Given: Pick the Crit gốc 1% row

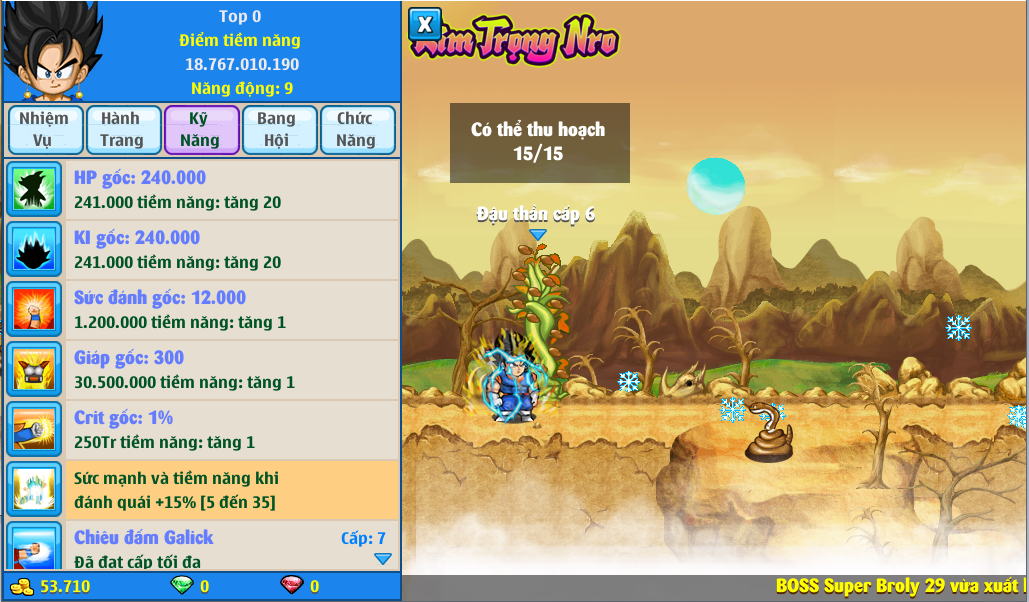Looking at the screenshot, I should [x=230, y=430].
